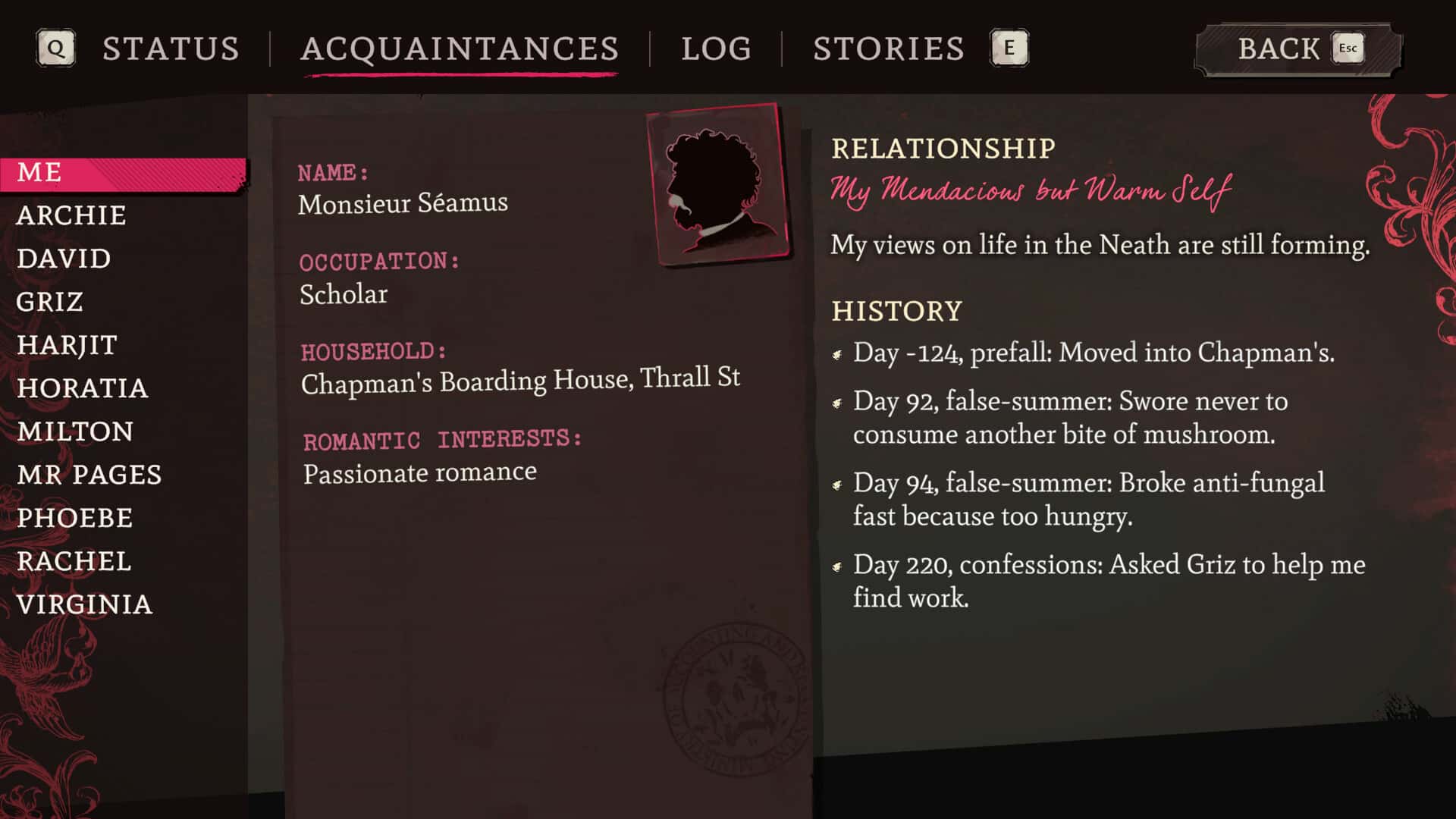Select GRIZ from the acquaintances list
The height and width of the screenshot is (819, 1456).
(x=49, y=302)
